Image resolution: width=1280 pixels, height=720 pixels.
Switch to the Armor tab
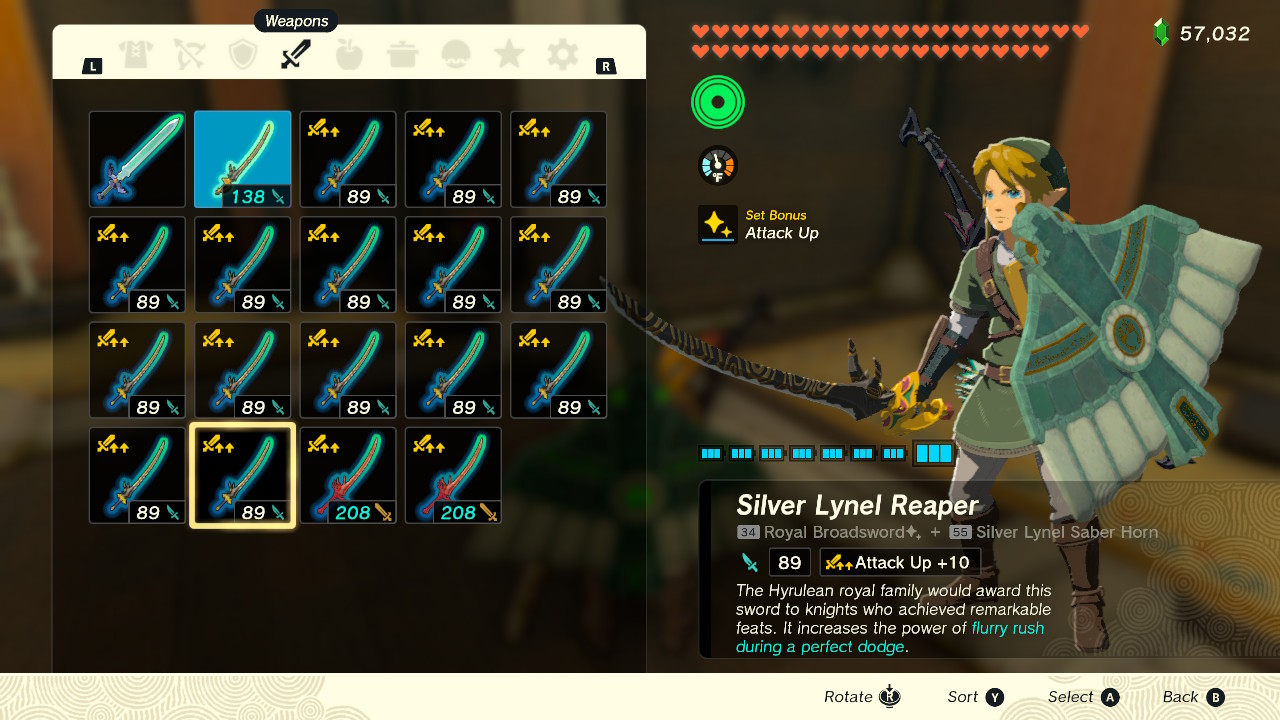coord(136,55)
